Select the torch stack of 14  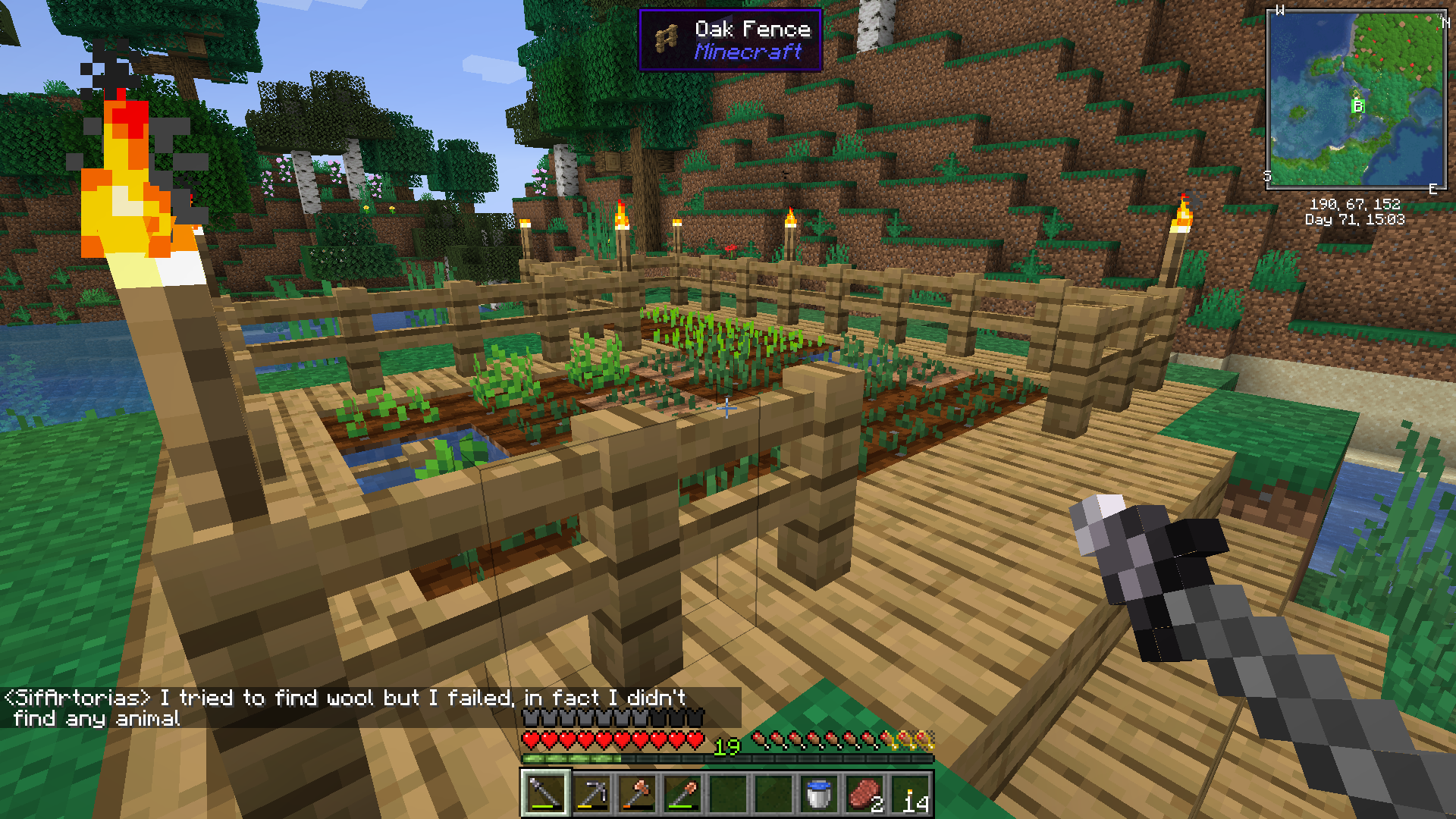[x=909, y=794]
